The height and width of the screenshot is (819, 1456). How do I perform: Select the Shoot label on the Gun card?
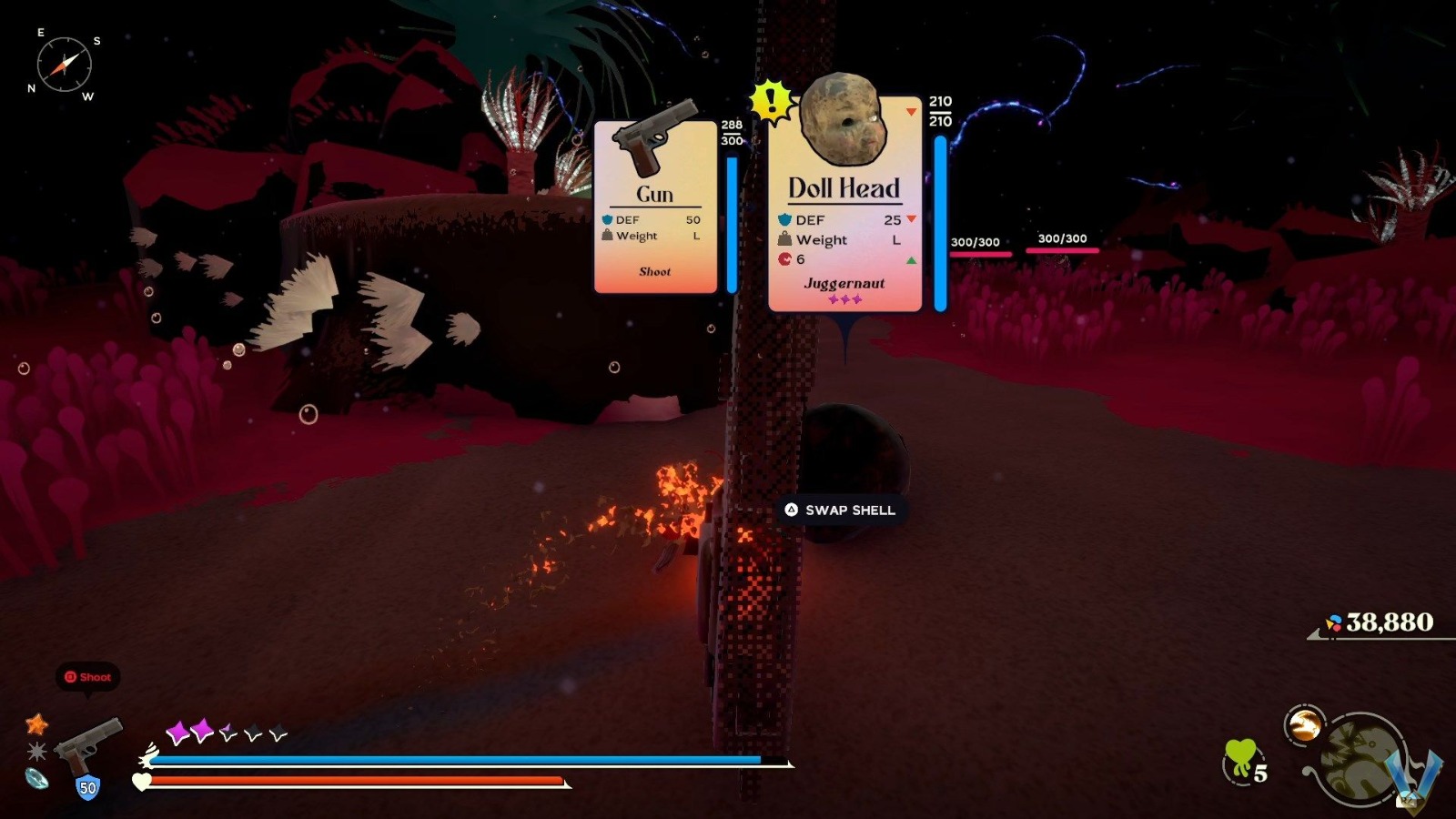tap(655, 272)
